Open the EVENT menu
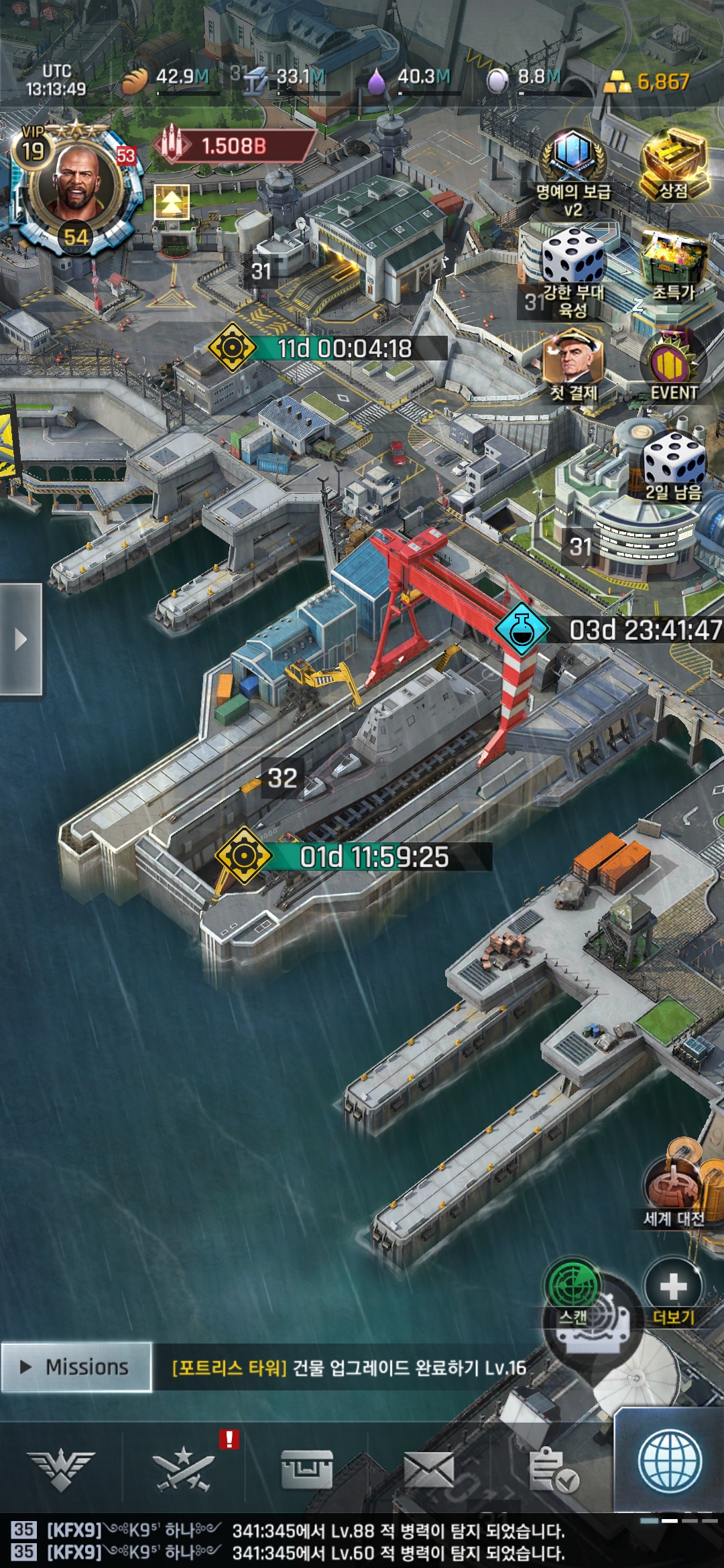 pyautogui.click(x=673, y=369)
